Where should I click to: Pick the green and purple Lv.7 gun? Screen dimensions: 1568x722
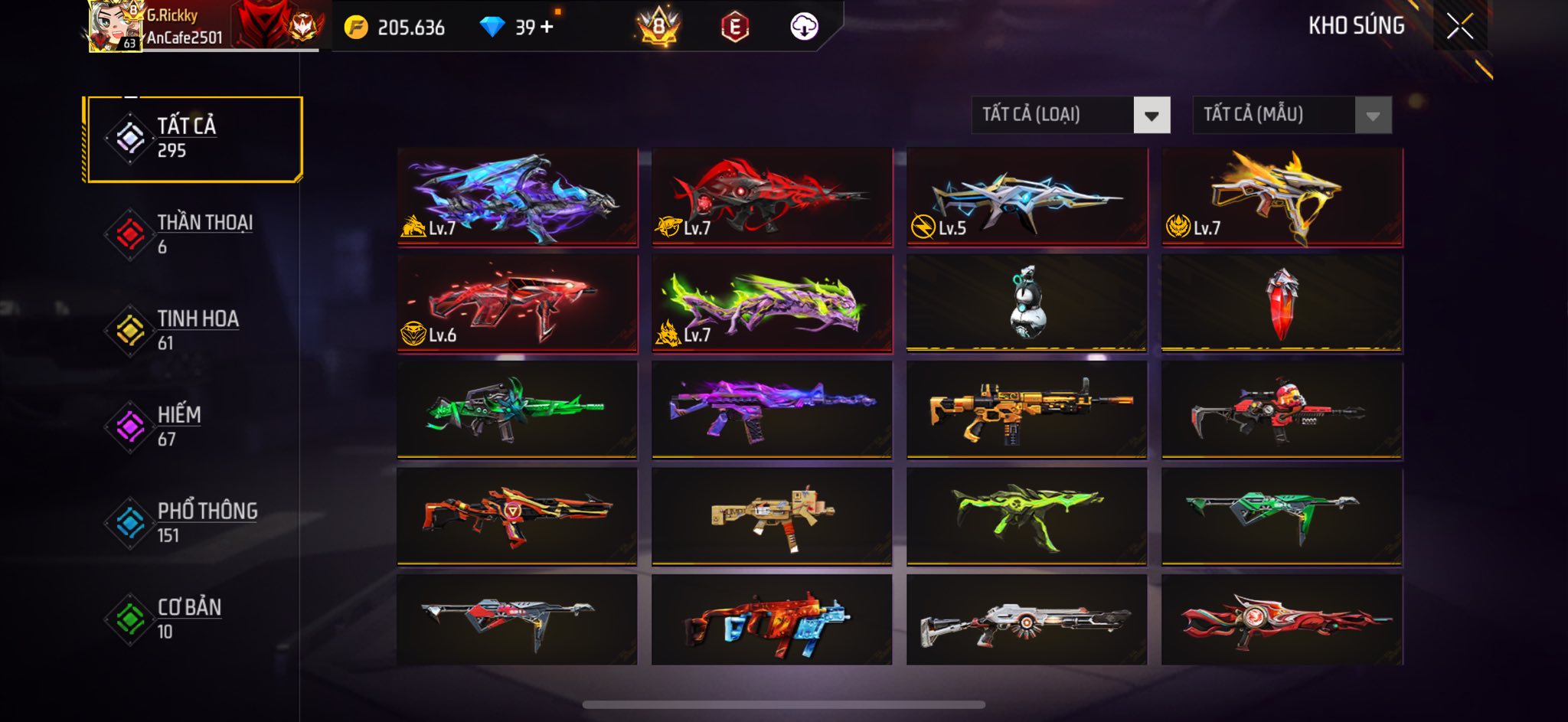772,303
